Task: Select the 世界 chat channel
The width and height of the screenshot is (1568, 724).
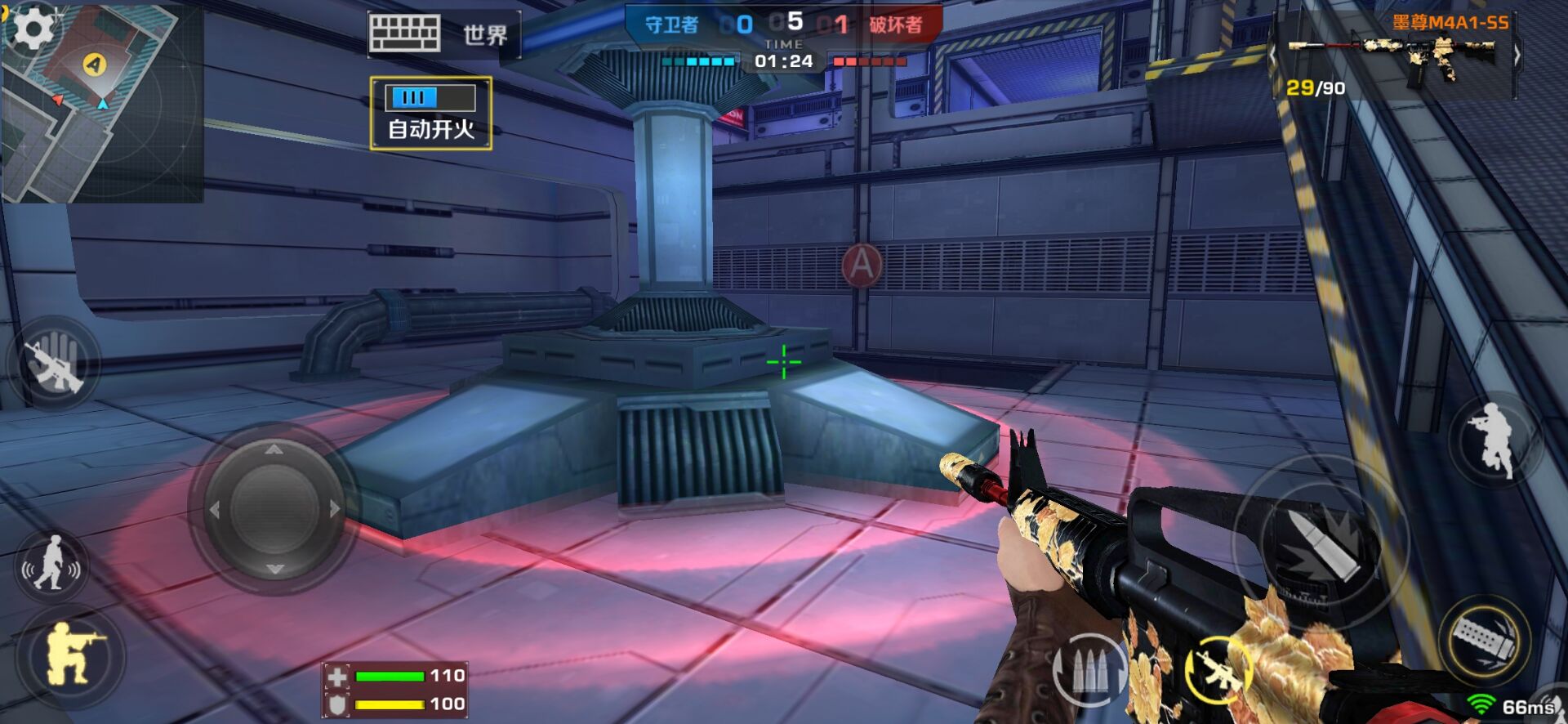Action: click(x=485, y=35)
